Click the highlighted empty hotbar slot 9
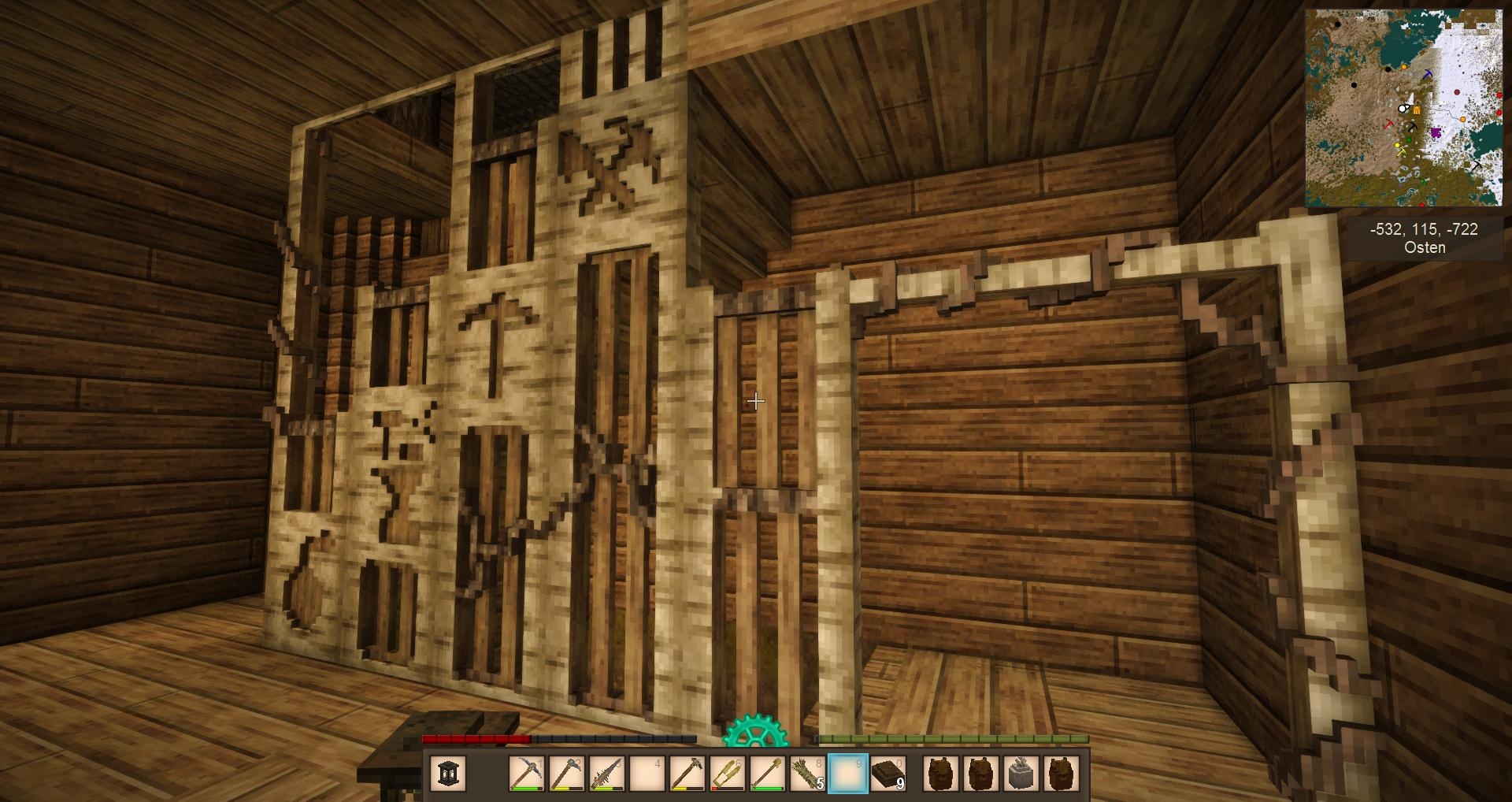Image resolution: width=1512 pixels, height=802 pixels. tap(848, 773)
